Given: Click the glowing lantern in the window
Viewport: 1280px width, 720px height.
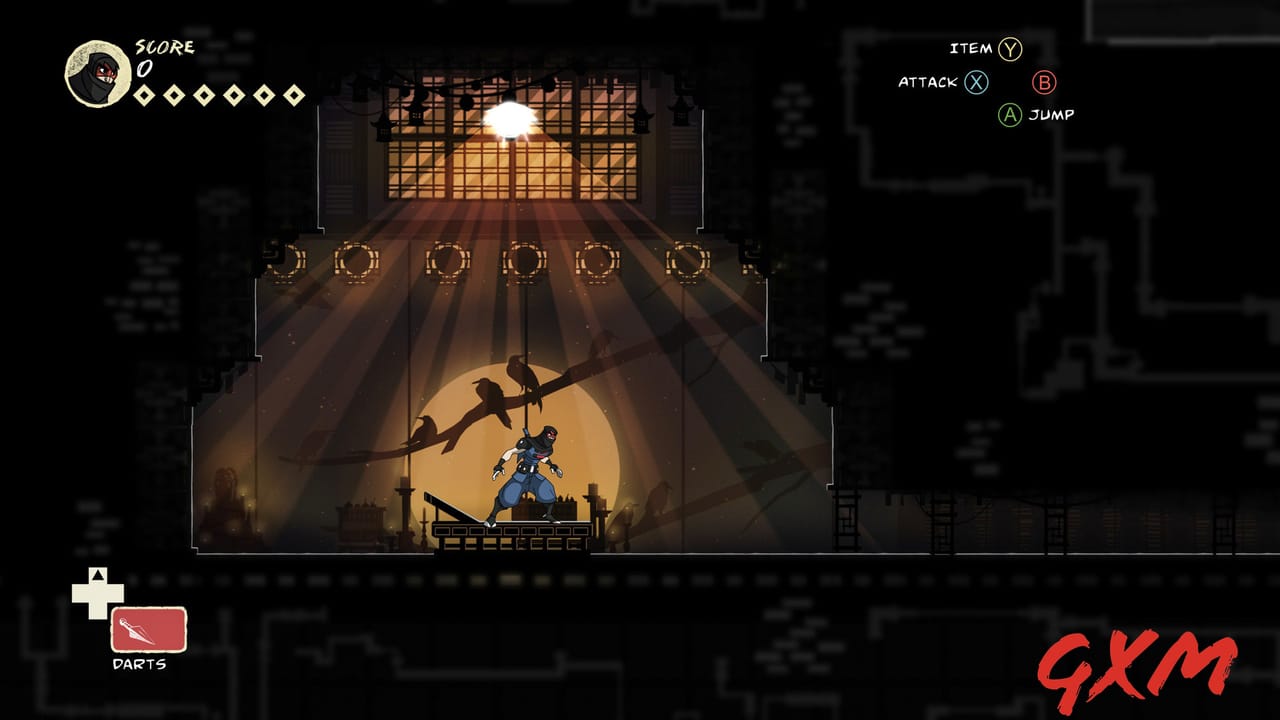Looking at the screenshot, I should (x=511, y=116).
